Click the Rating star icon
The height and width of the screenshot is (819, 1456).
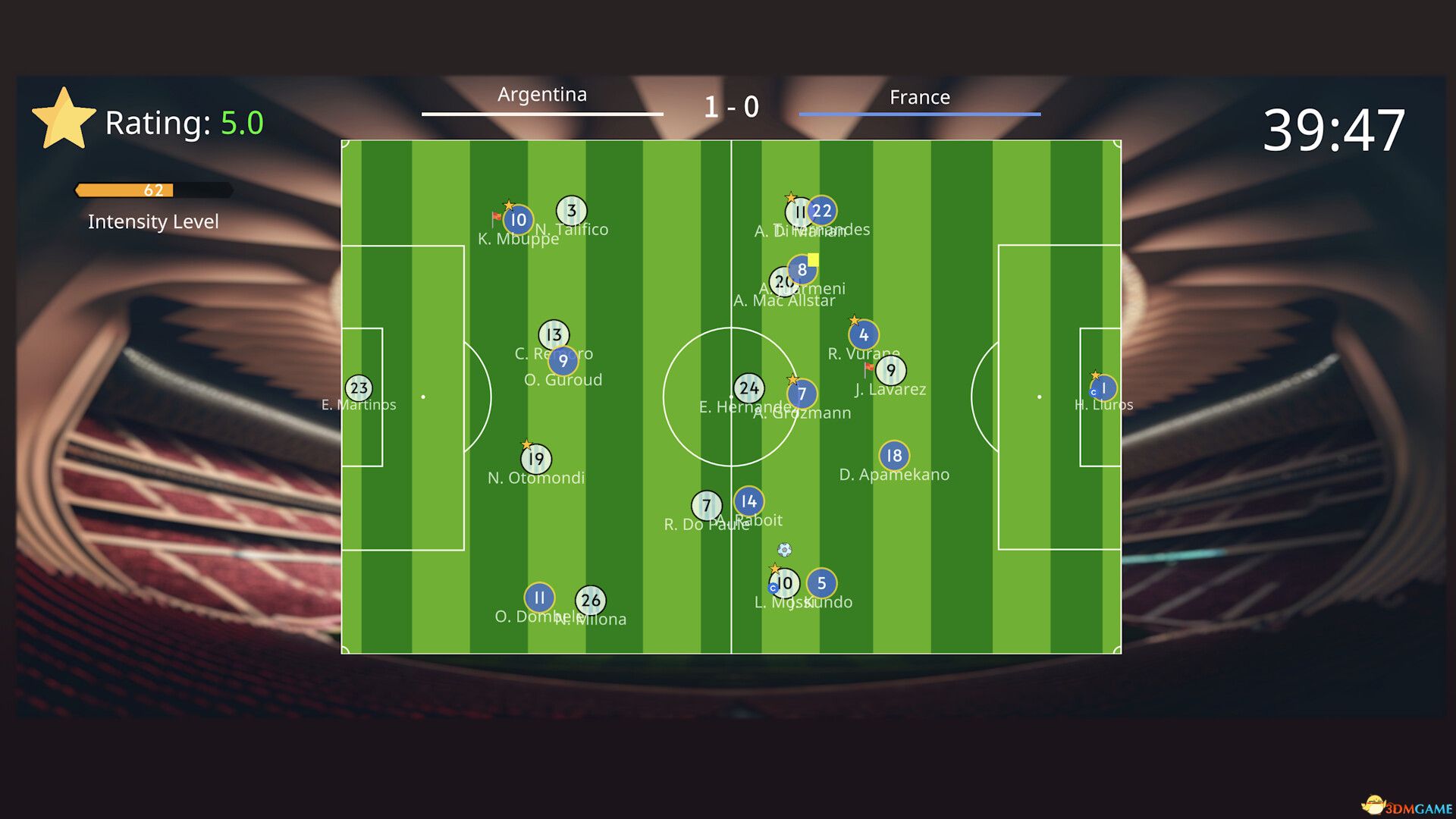click(x=64, y=118)
